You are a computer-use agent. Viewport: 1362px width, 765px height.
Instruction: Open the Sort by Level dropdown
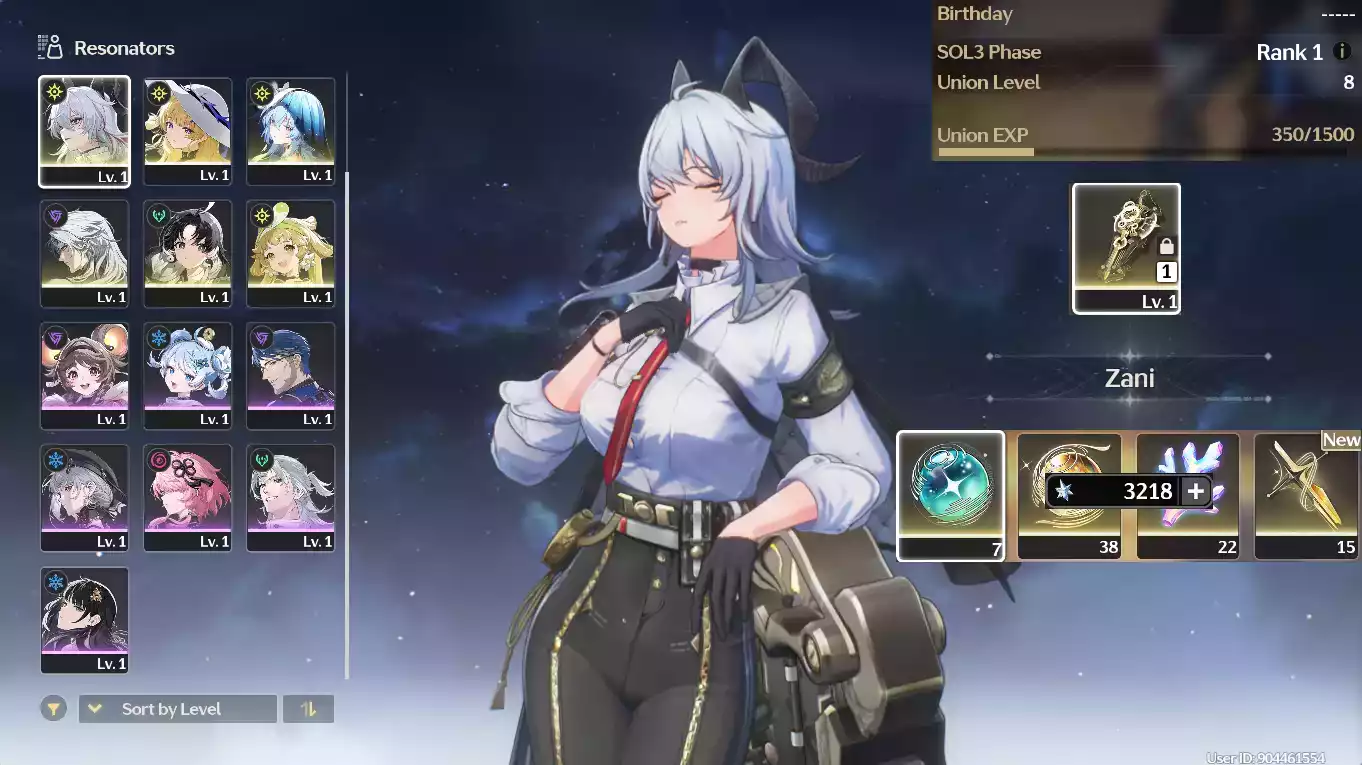(x=177, y=709)
